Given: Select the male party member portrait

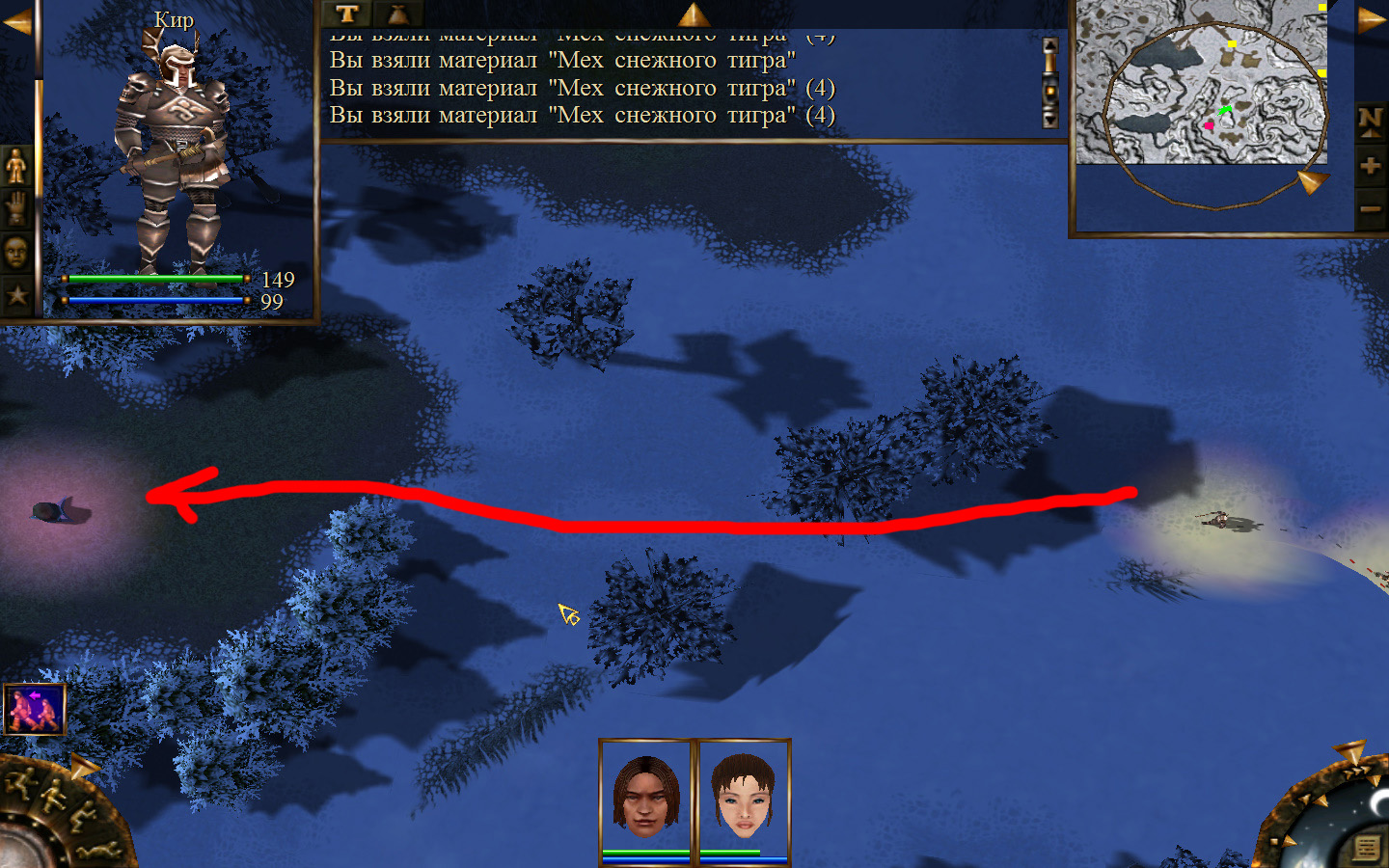Looking at the screenshot, I should coord(645,797).
